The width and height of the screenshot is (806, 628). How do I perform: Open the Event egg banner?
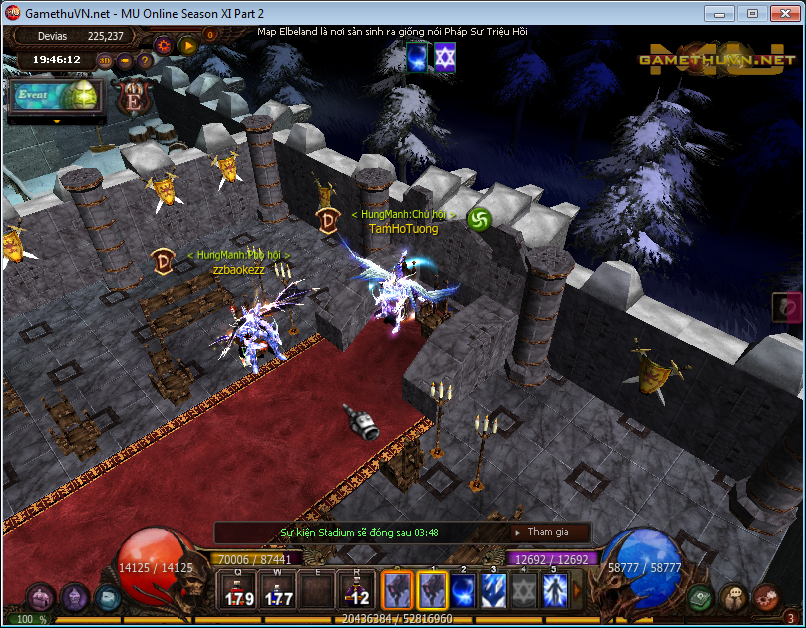56,97
